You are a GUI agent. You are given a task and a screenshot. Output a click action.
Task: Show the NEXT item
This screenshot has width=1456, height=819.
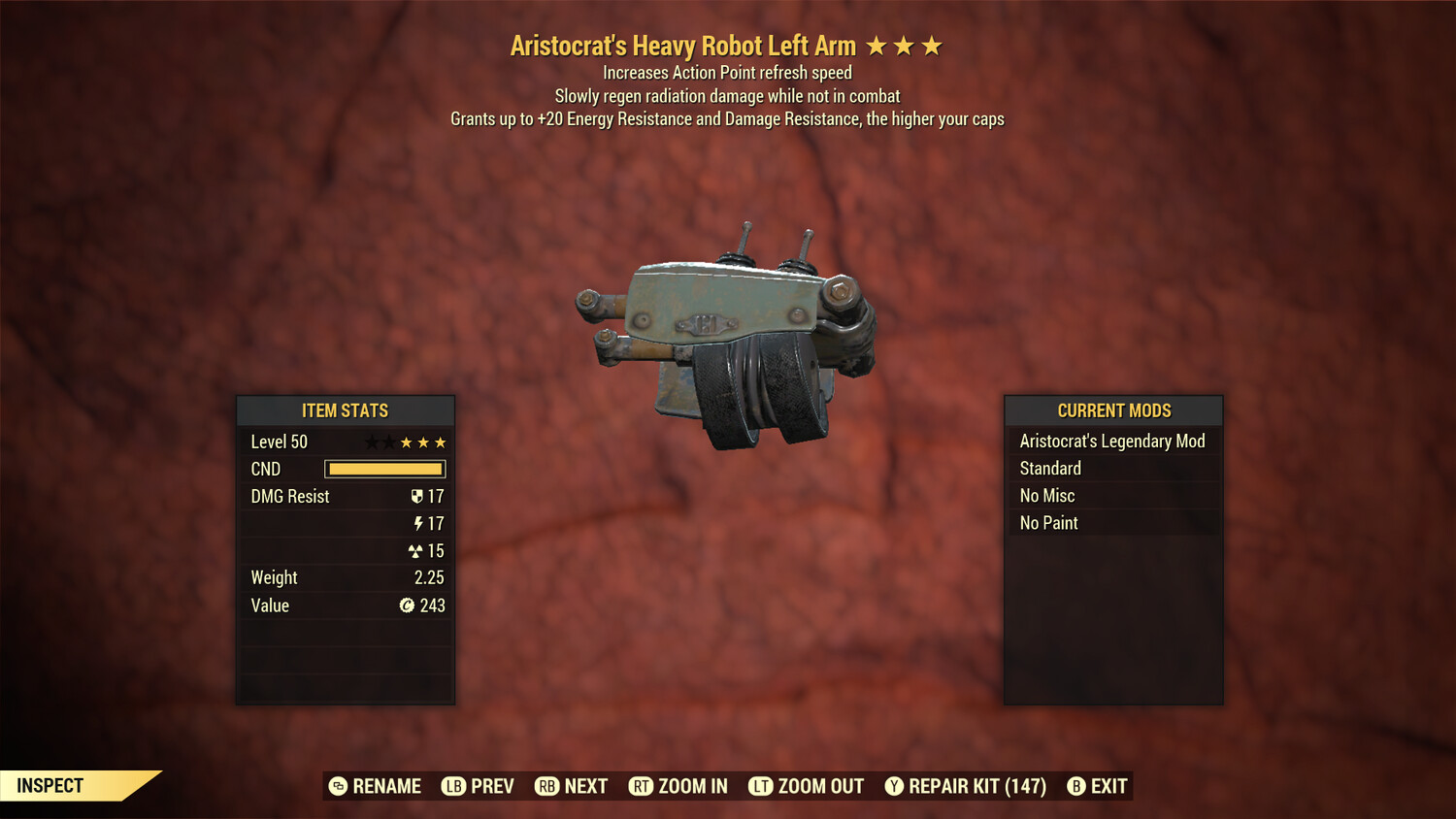572,786
